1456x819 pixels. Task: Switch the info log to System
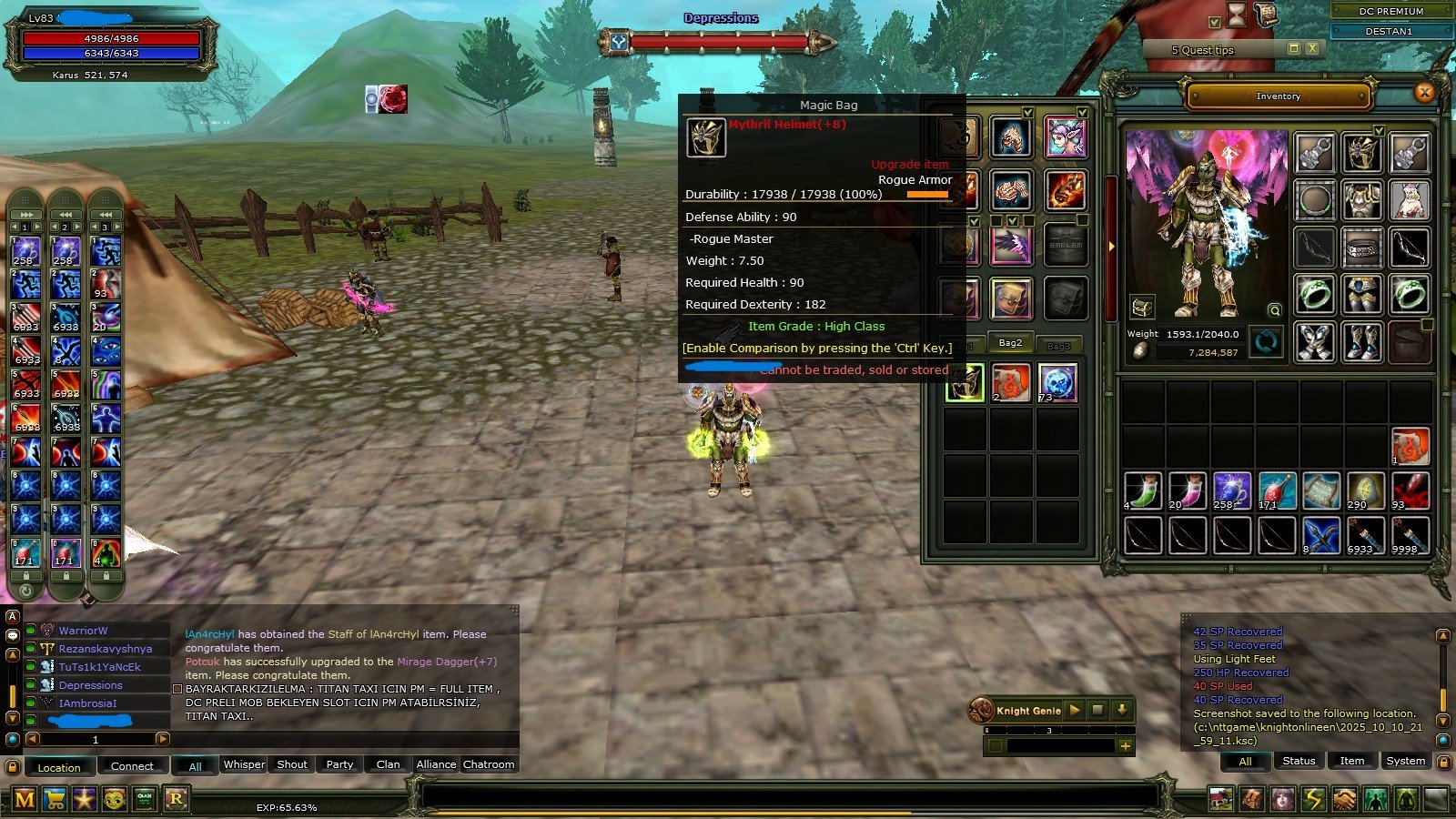(1405, 761)
